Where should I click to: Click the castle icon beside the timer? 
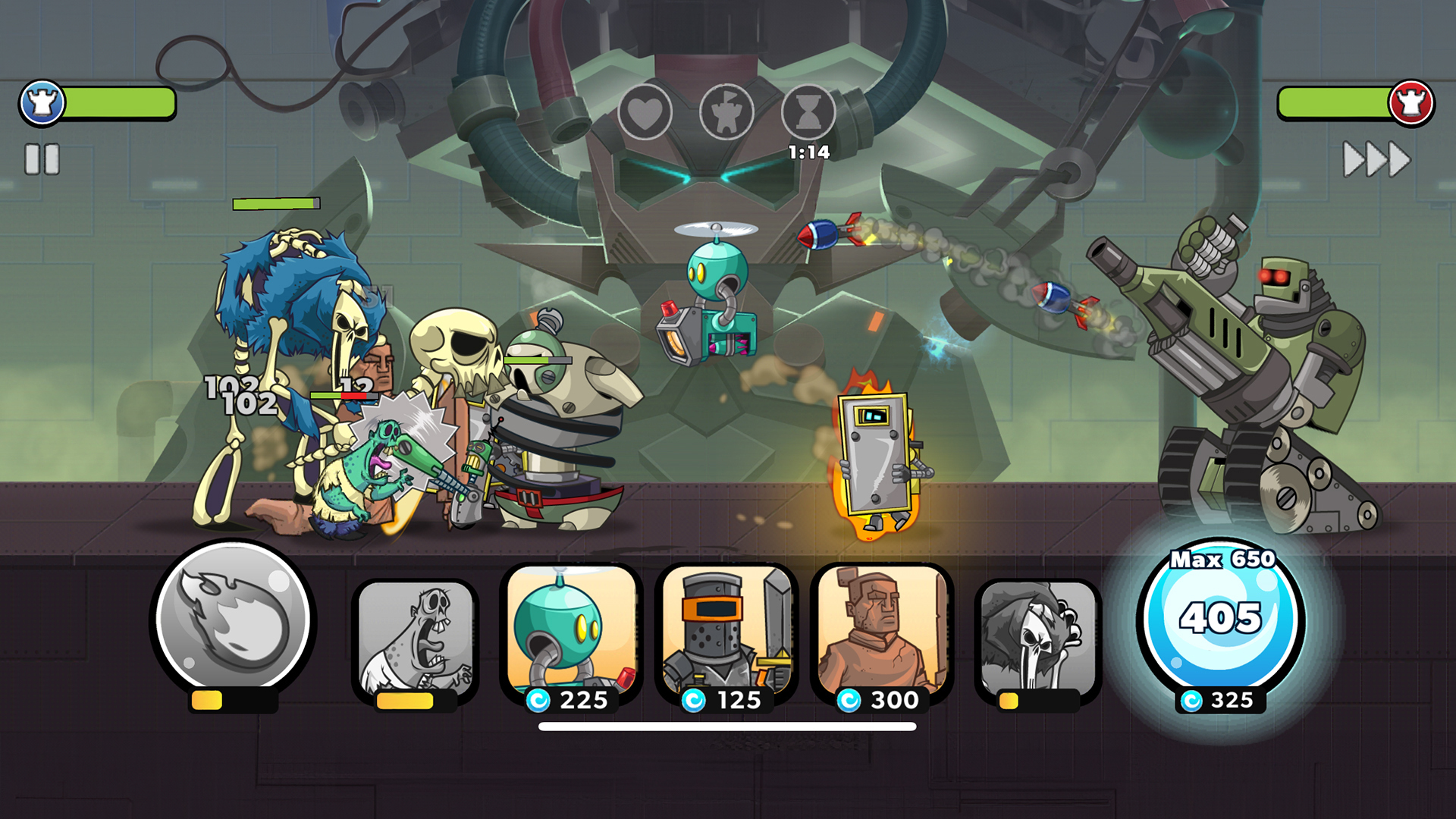coord(729,111)
